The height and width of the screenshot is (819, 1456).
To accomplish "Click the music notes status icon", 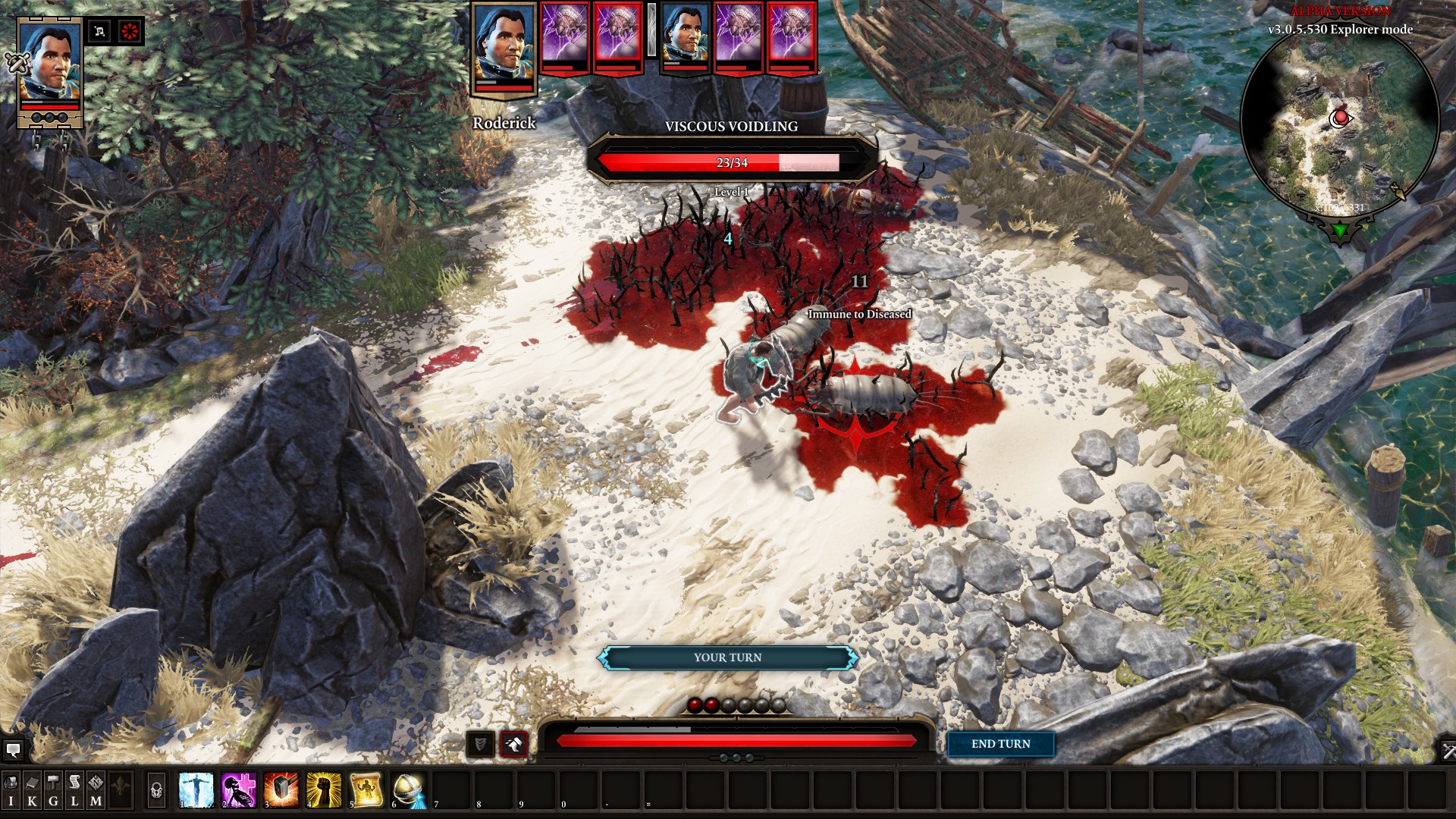I will 99,32.
